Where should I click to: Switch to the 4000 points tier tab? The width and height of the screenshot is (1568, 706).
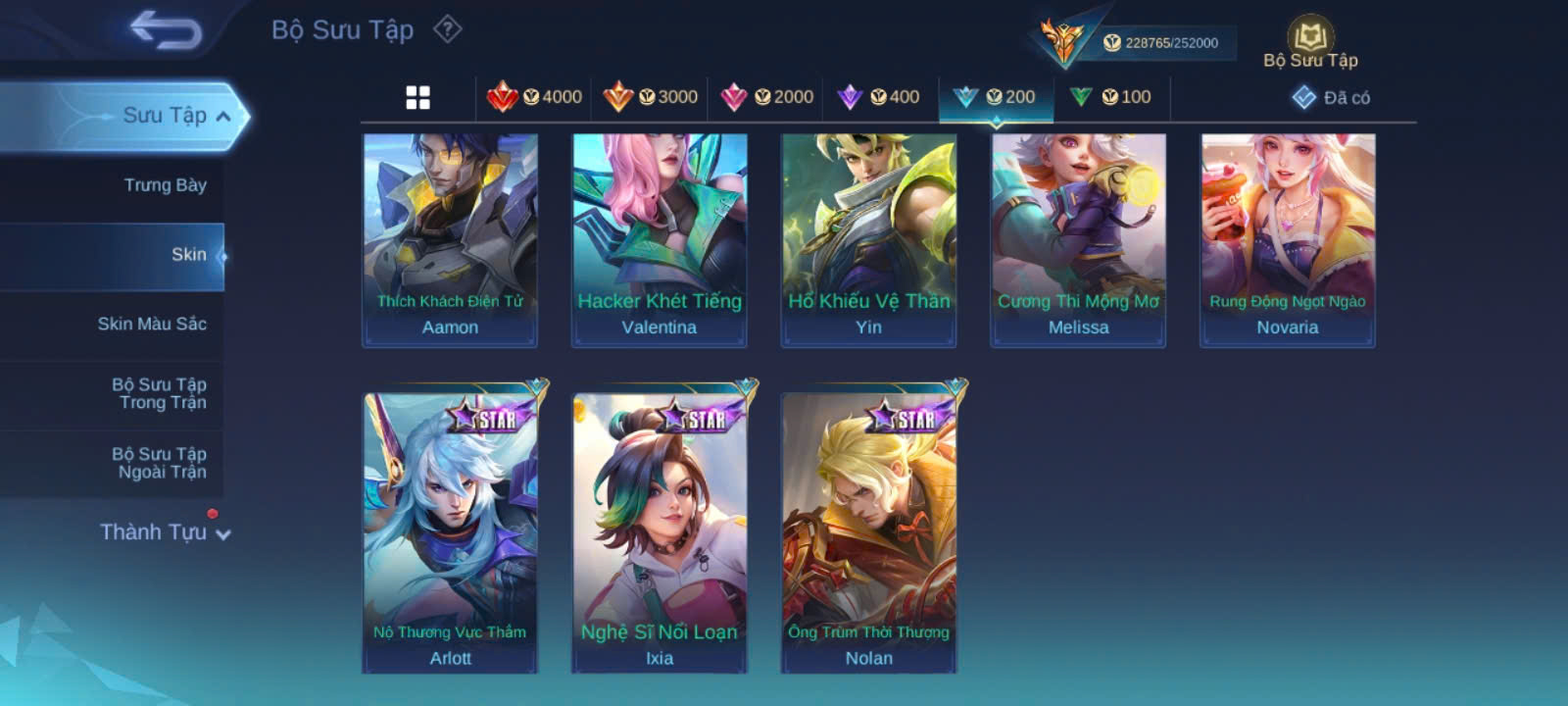(534, 97)
